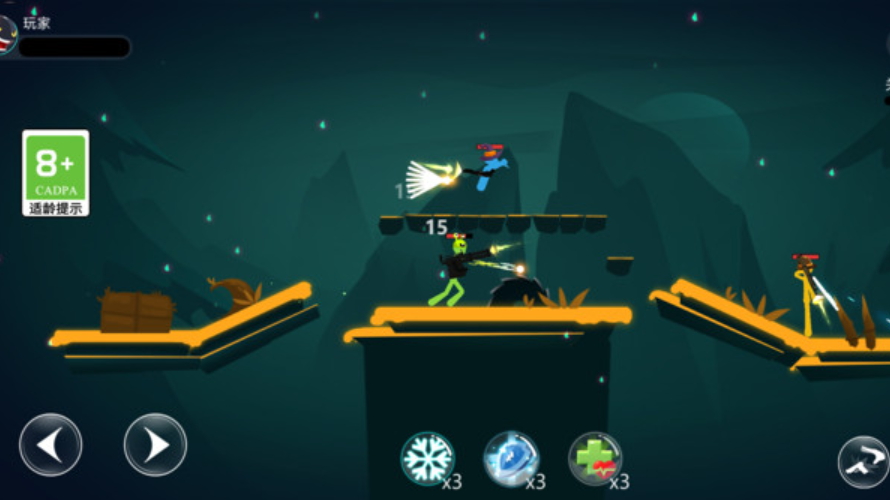Tap the move left arrow button
The height and width of the screenshot is (500, 890).
[50, 445]
